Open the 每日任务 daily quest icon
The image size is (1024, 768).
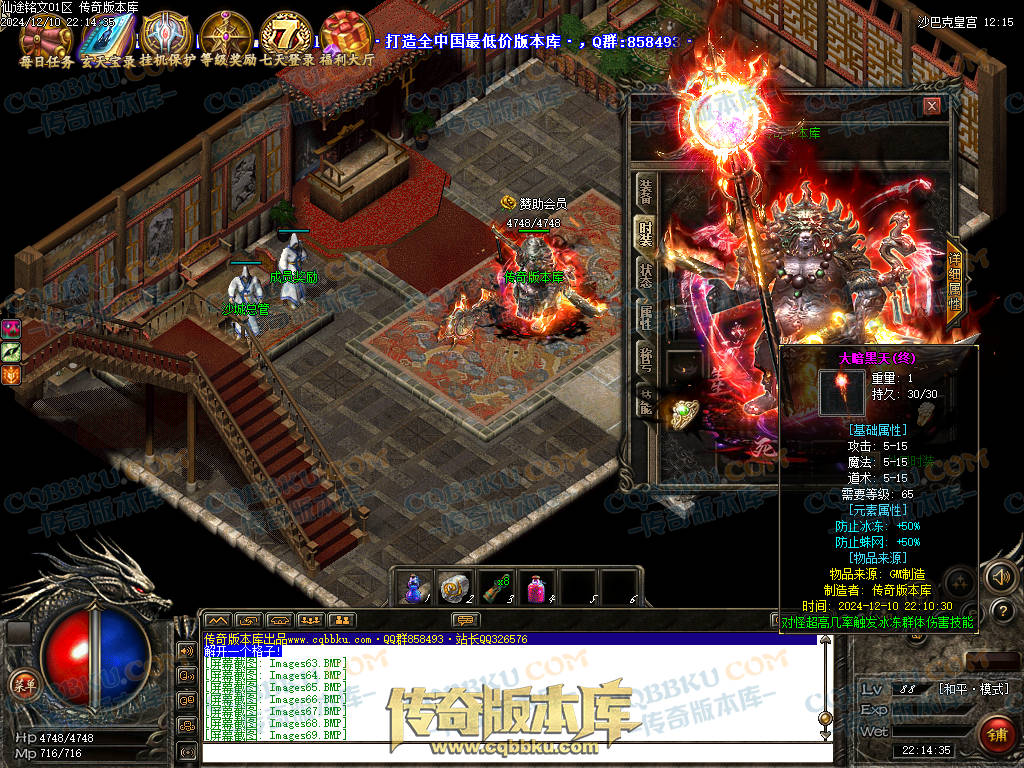point(45,35)
